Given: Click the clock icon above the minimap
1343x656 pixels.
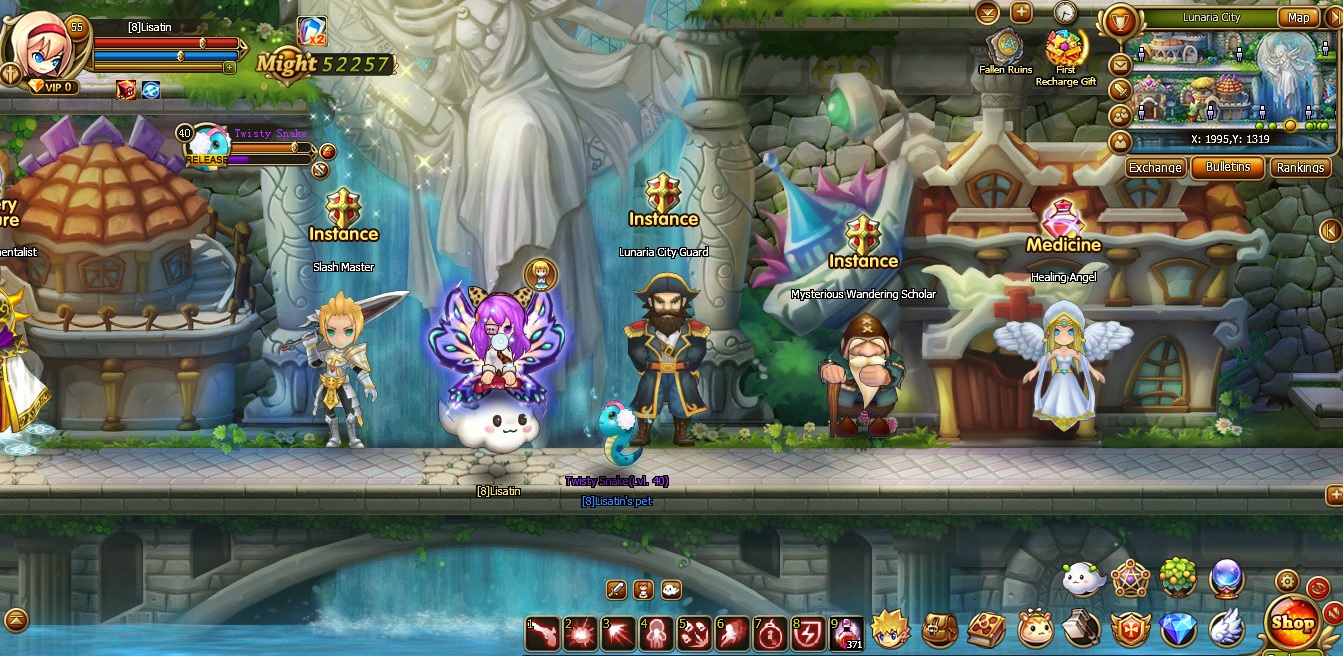Looking at the screenshot, I should coord(1064,13).
